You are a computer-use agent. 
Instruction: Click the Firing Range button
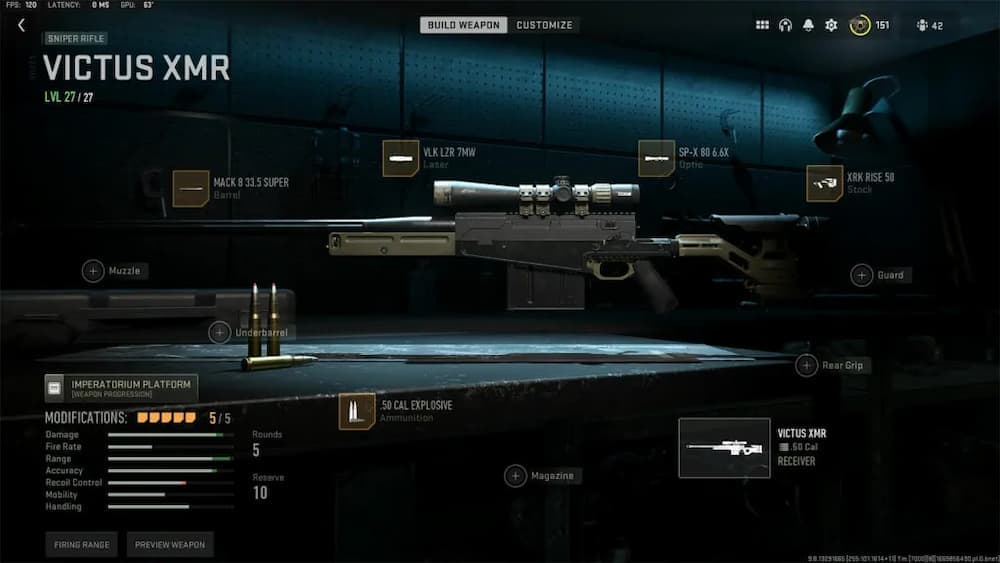pos(81,545)
